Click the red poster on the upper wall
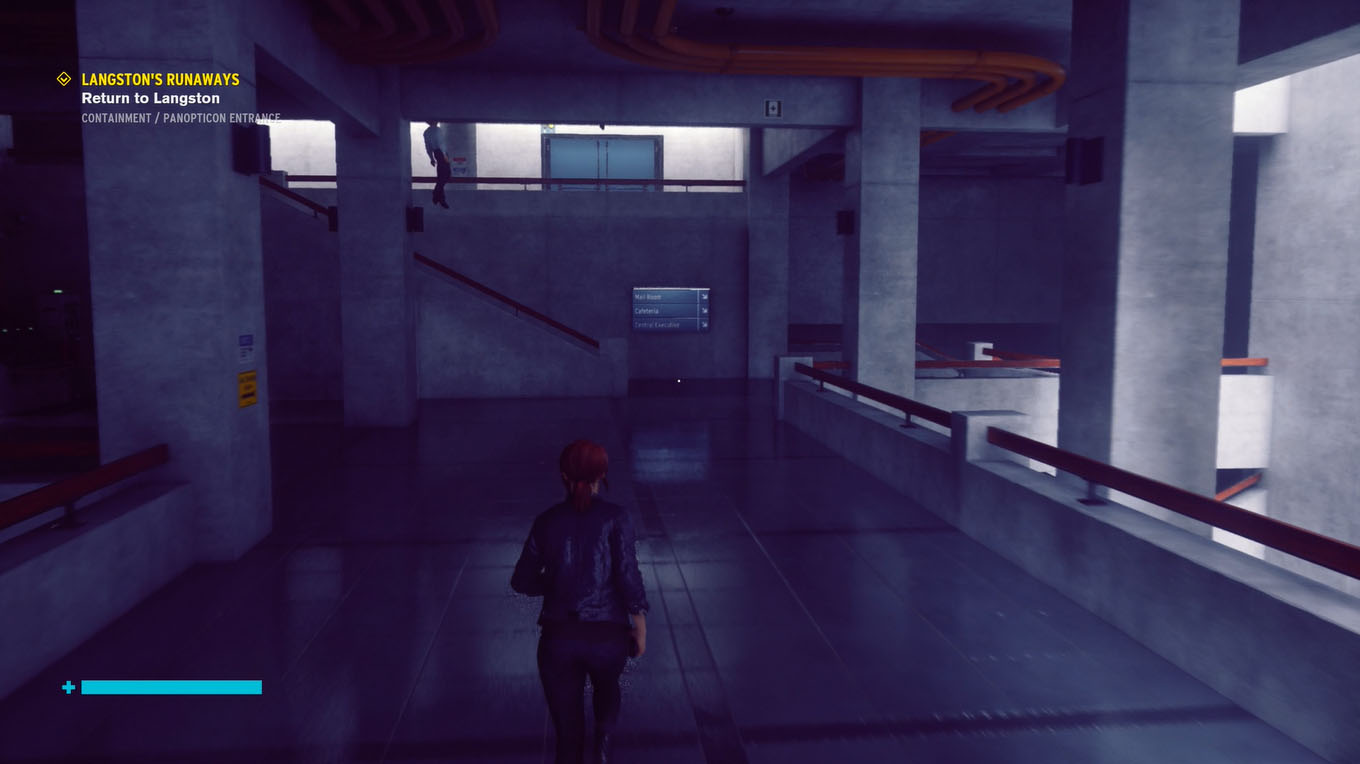Viewport: 1360px width, 764px height. (x=460, y=160)
